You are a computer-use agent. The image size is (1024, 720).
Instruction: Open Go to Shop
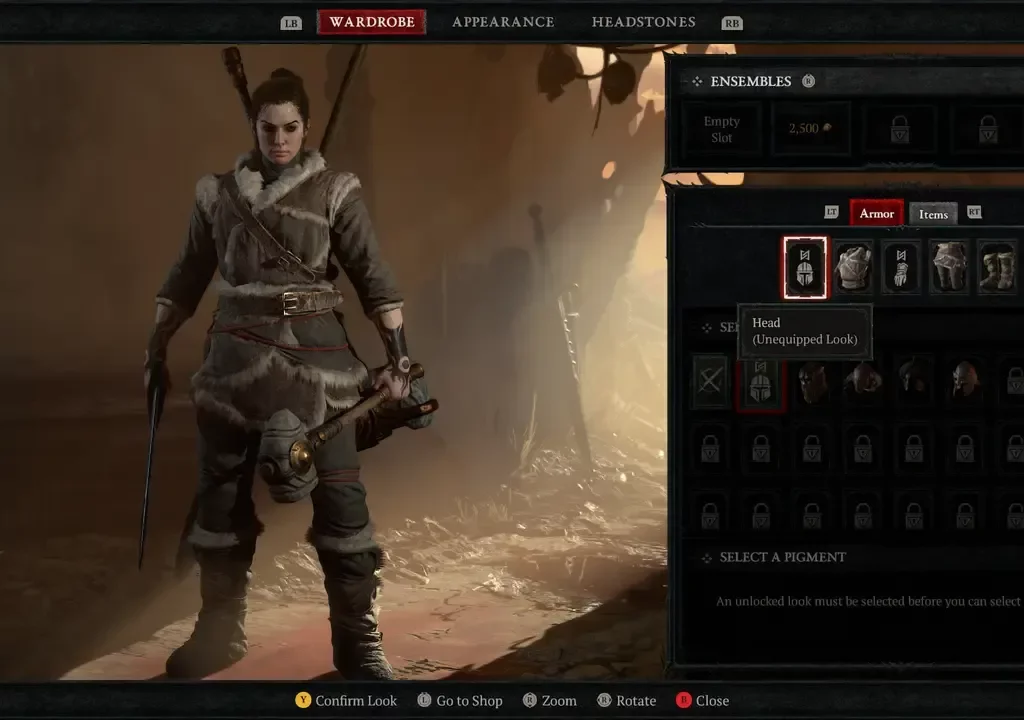[460, 700]
